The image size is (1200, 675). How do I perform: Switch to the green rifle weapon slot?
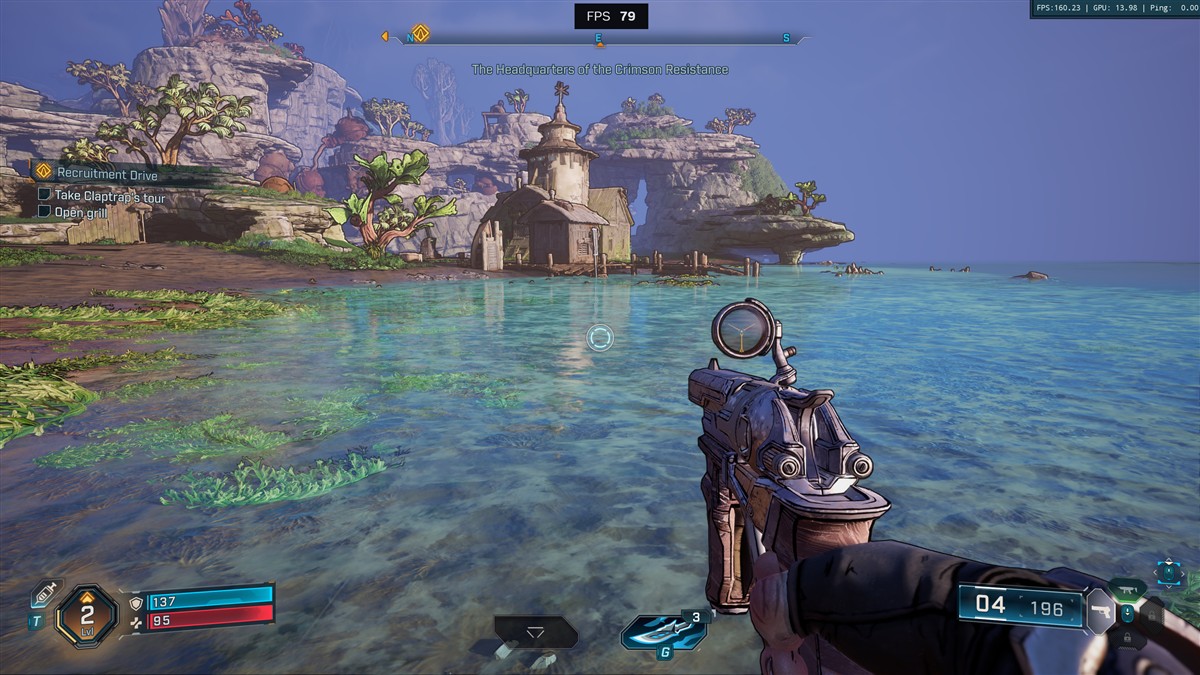click(1127, 589)
